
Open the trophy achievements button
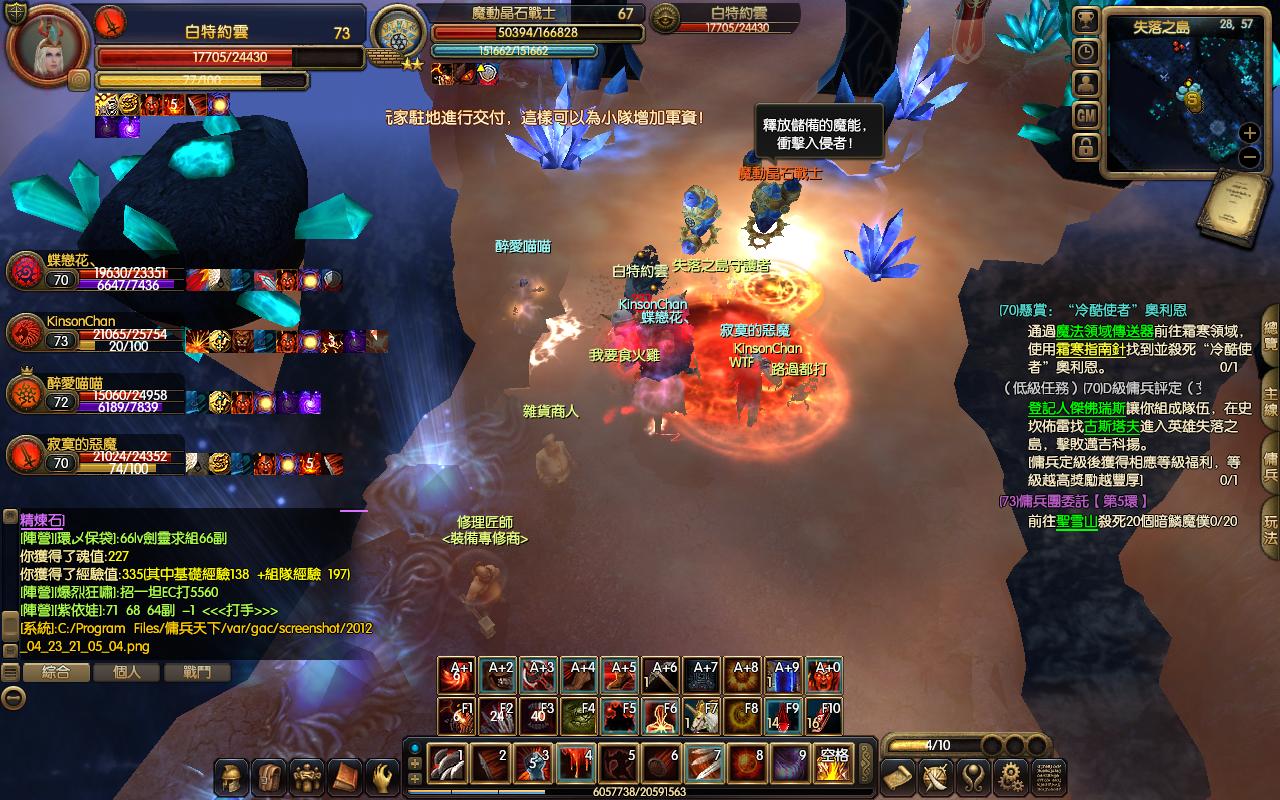coord(1086,20)
